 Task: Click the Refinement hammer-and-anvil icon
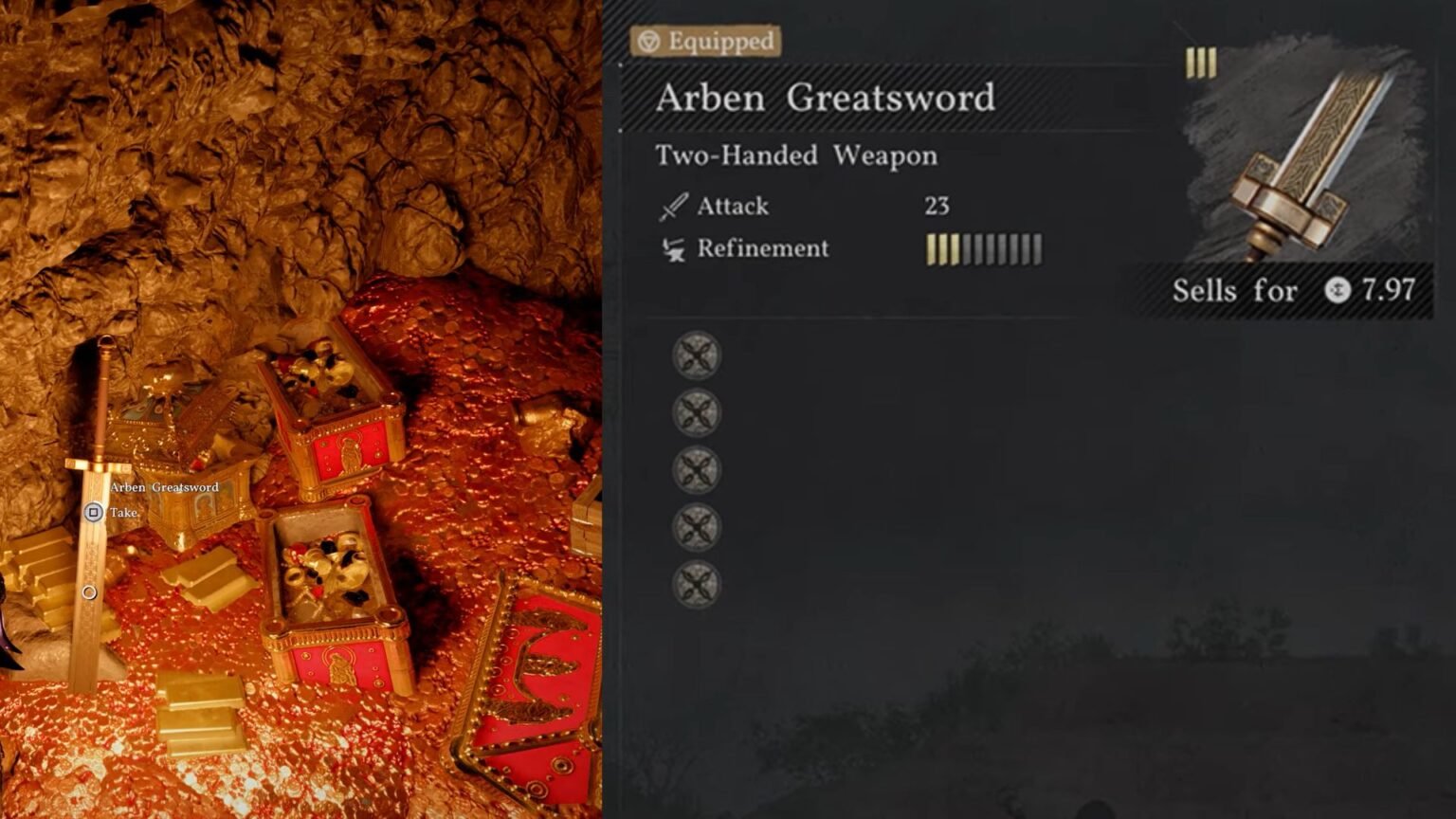(674, 247)
